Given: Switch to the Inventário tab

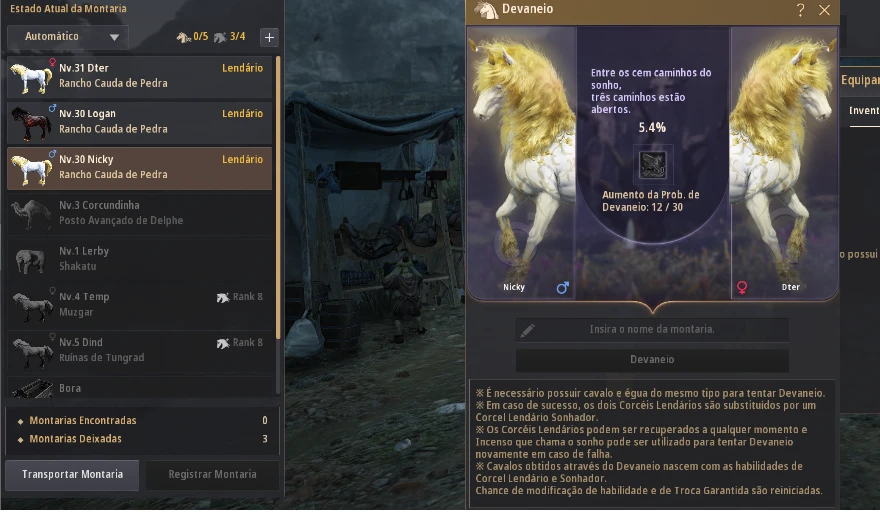Looking at the screenshot, I should tap(864, 111).
